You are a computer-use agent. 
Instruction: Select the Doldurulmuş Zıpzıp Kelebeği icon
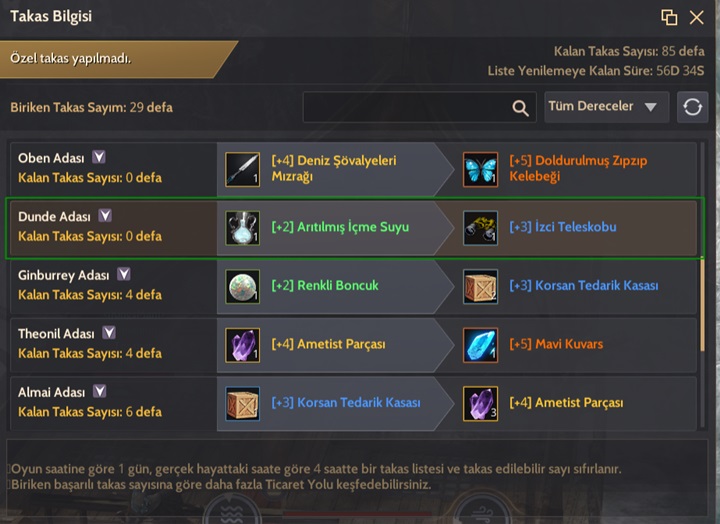[x=480, y=169]
